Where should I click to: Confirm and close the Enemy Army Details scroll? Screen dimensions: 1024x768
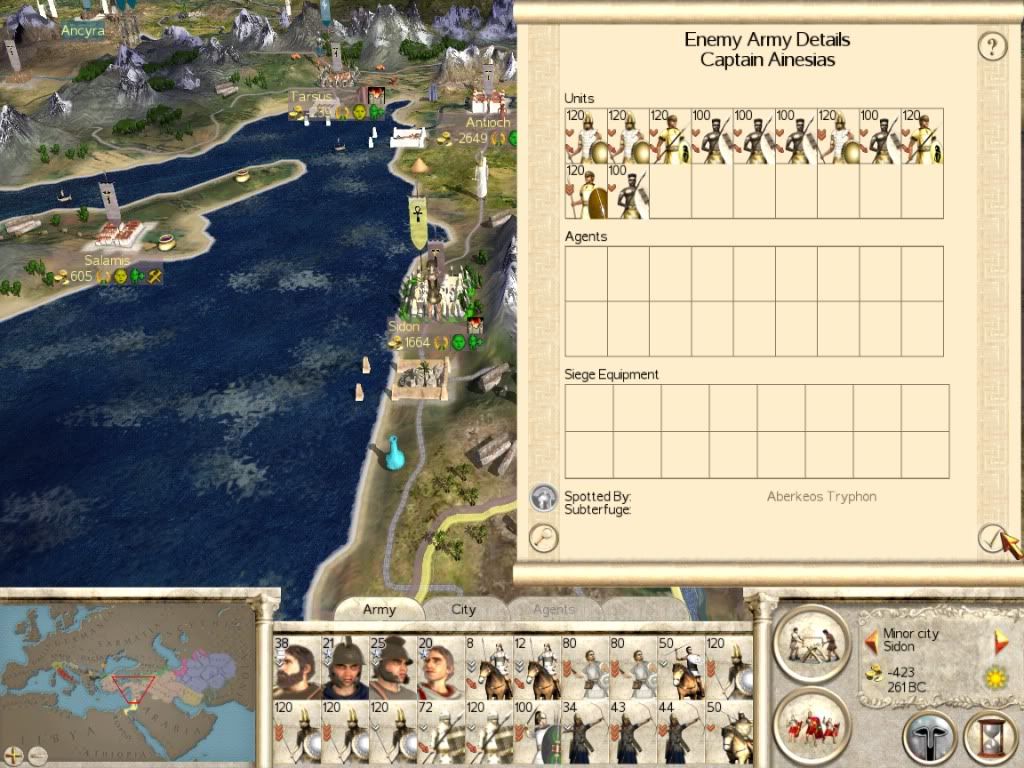click(991, 538)
